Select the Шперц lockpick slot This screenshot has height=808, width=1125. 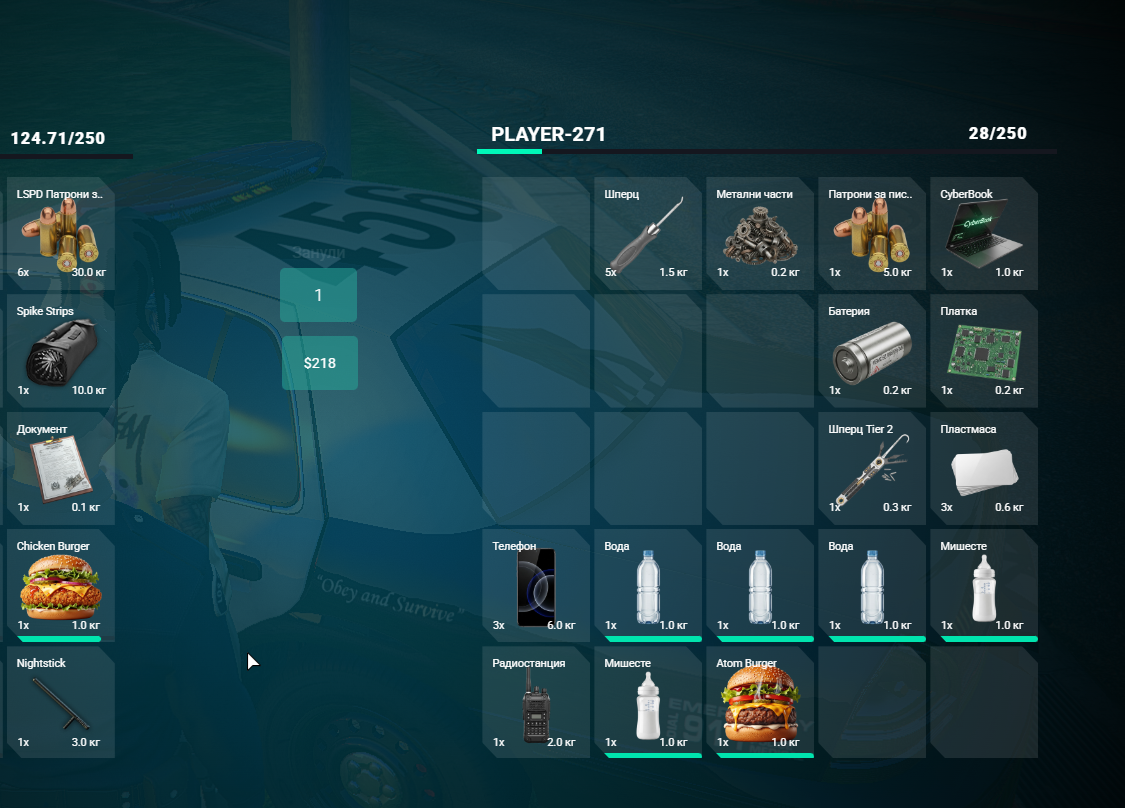[647, 234]
